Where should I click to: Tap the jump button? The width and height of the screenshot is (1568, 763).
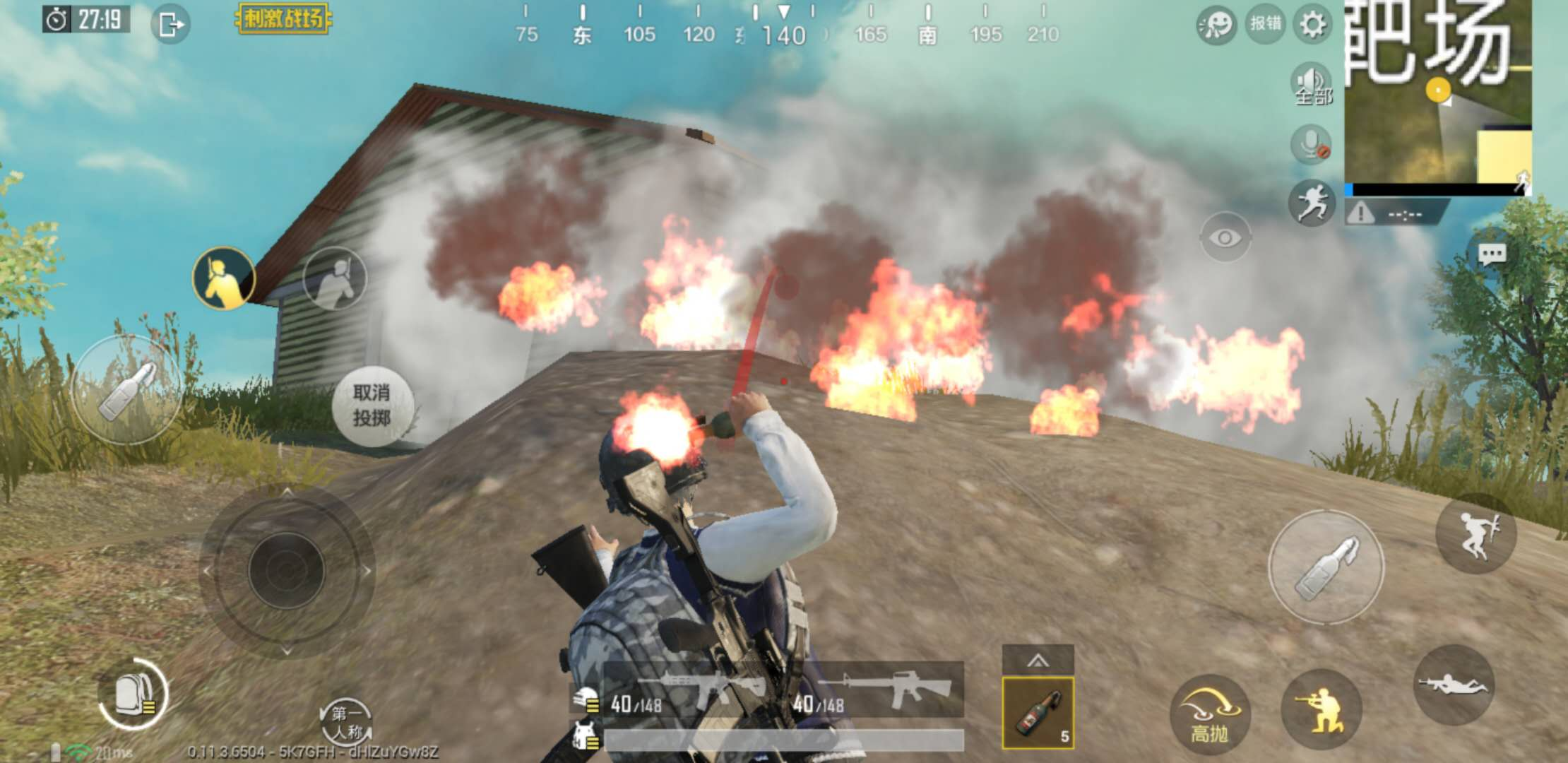[x=1476, y=534]
